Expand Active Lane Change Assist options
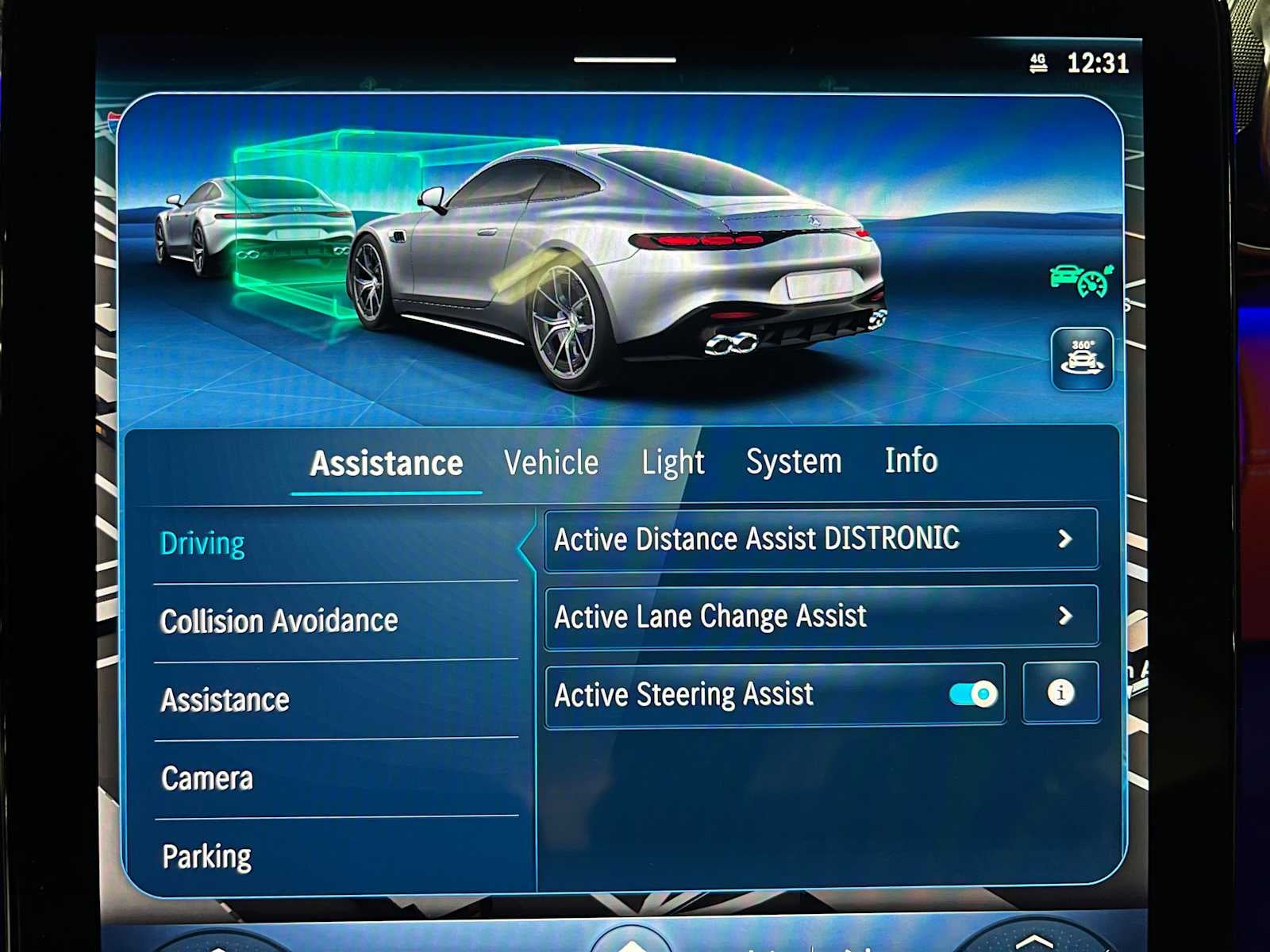The image size is (1270, 952). [x=822, y=616]
